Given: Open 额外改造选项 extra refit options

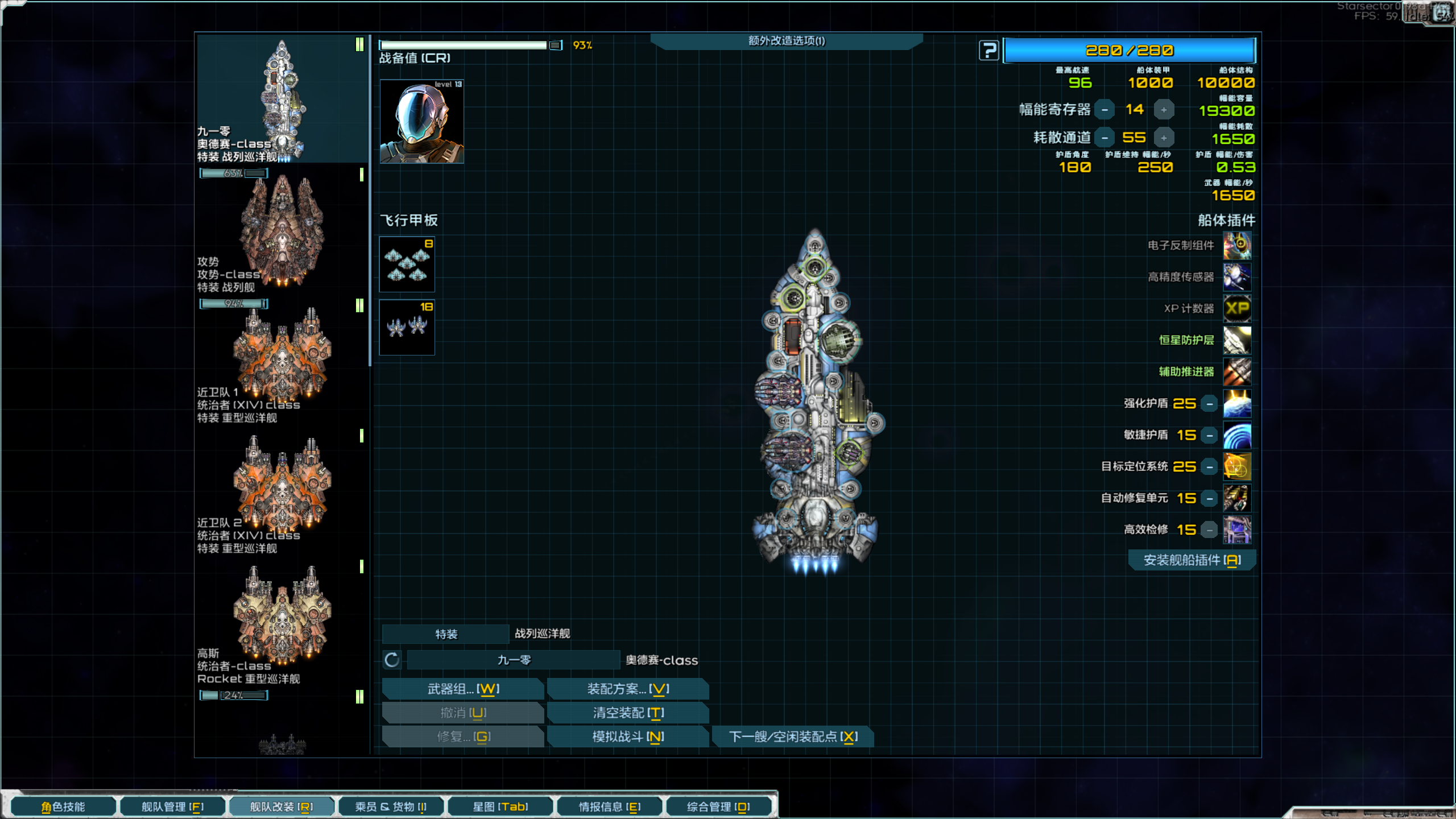Looking at the screenshot, I should 786,41.
